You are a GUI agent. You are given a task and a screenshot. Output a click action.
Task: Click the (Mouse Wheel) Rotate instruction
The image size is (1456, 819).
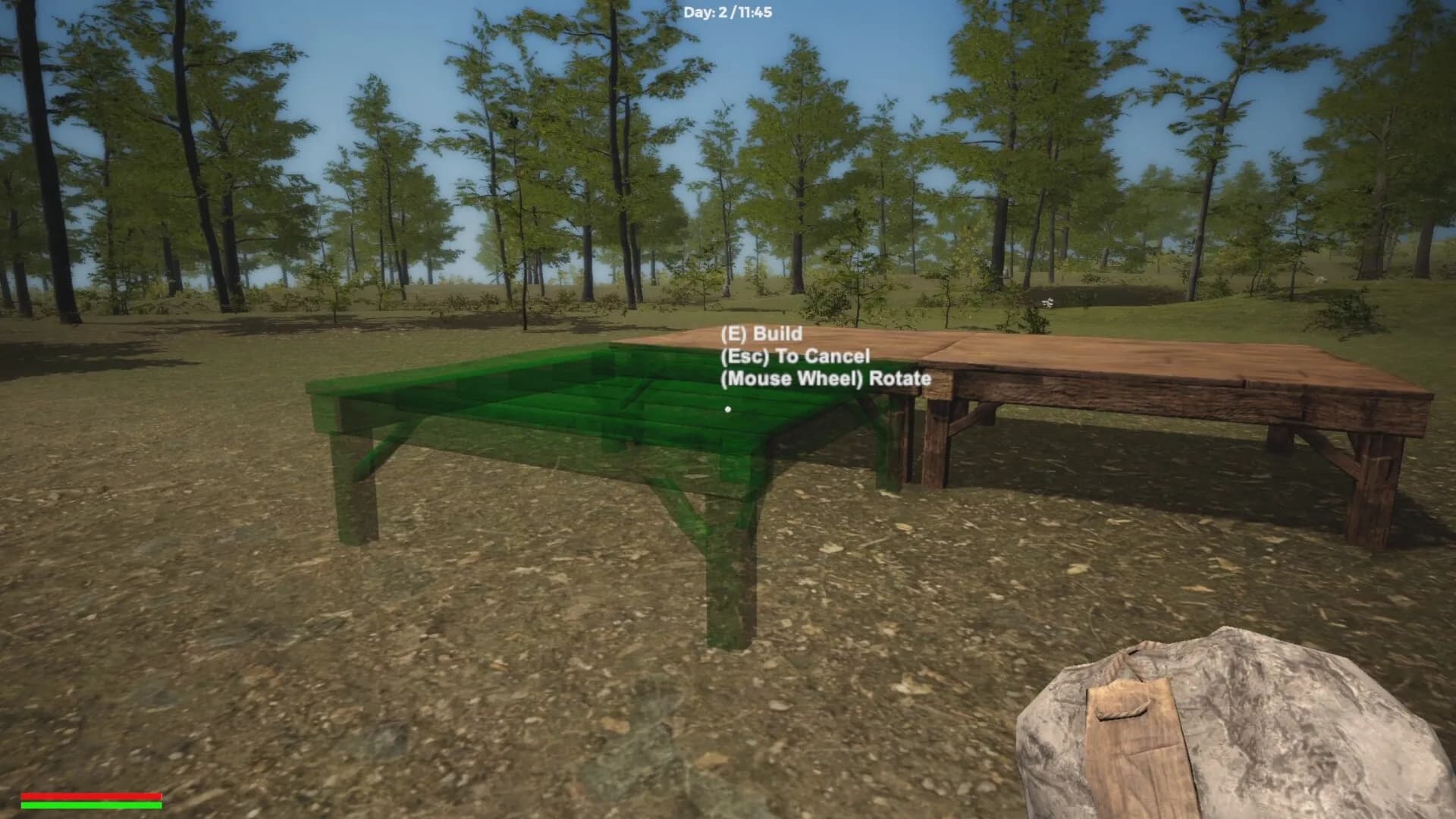tap(827, 378)
